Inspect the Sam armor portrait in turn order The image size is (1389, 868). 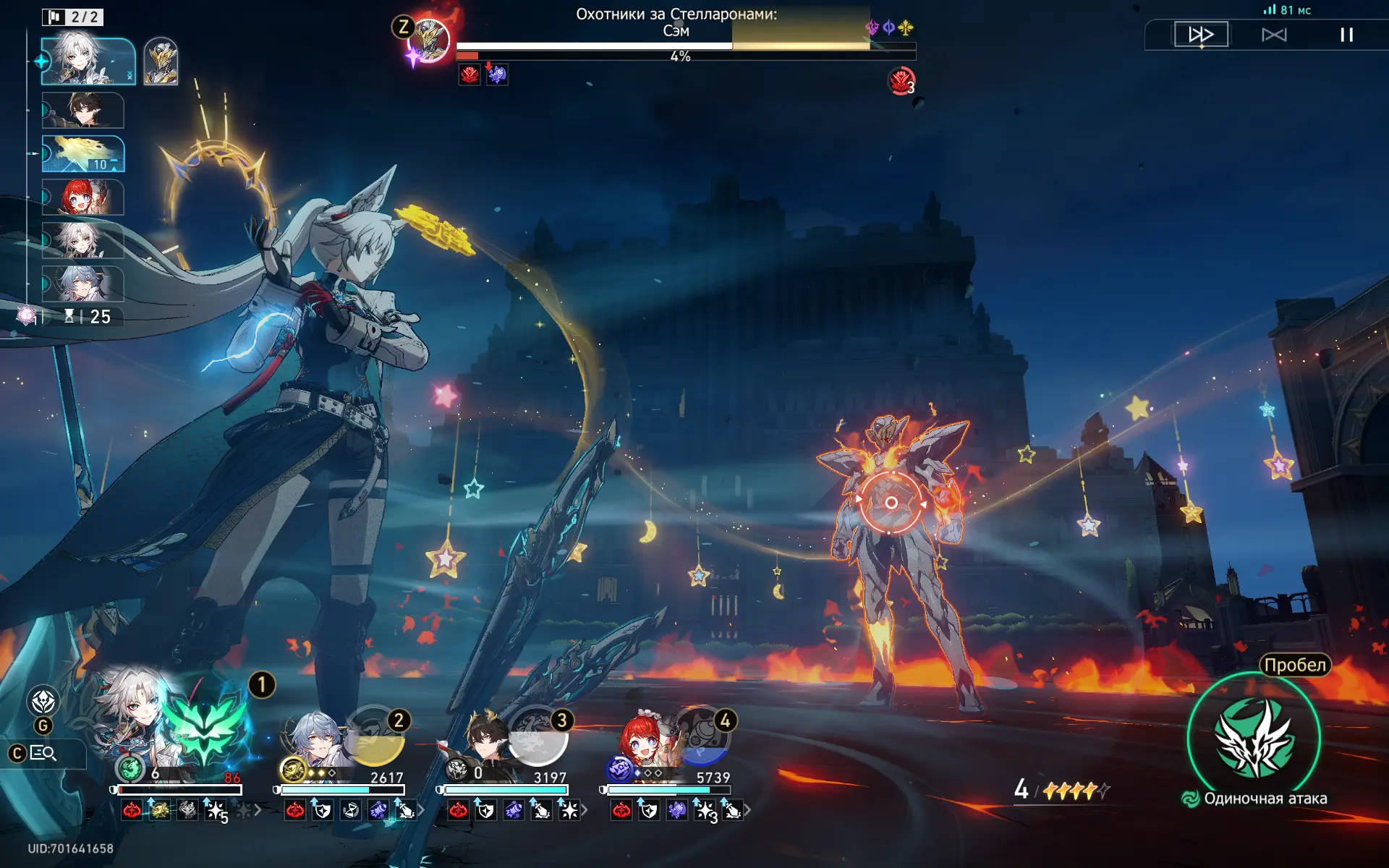[x=161, y=62]
